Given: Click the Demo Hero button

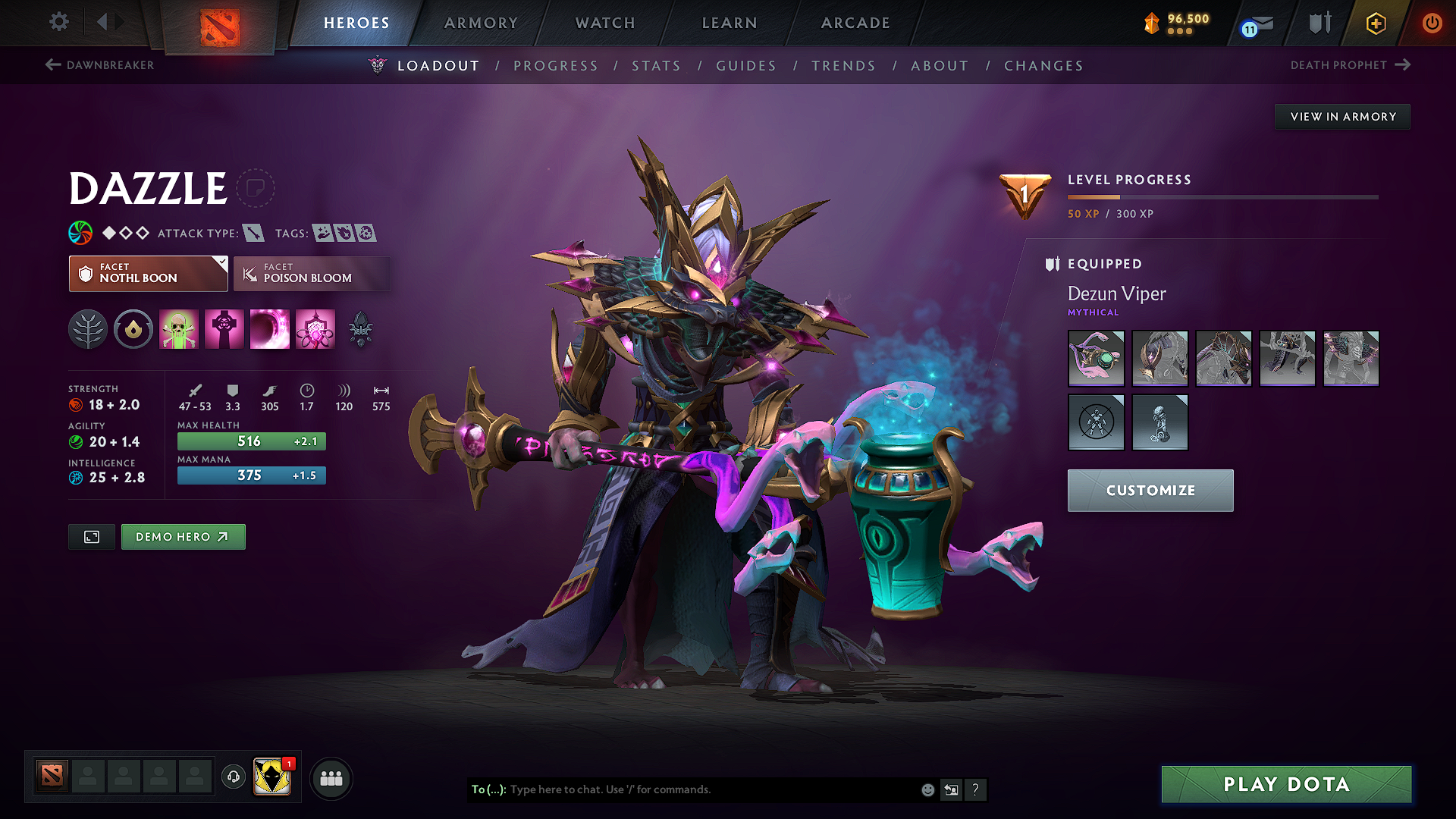Looking at the screenshot, I should pos(183,536).
